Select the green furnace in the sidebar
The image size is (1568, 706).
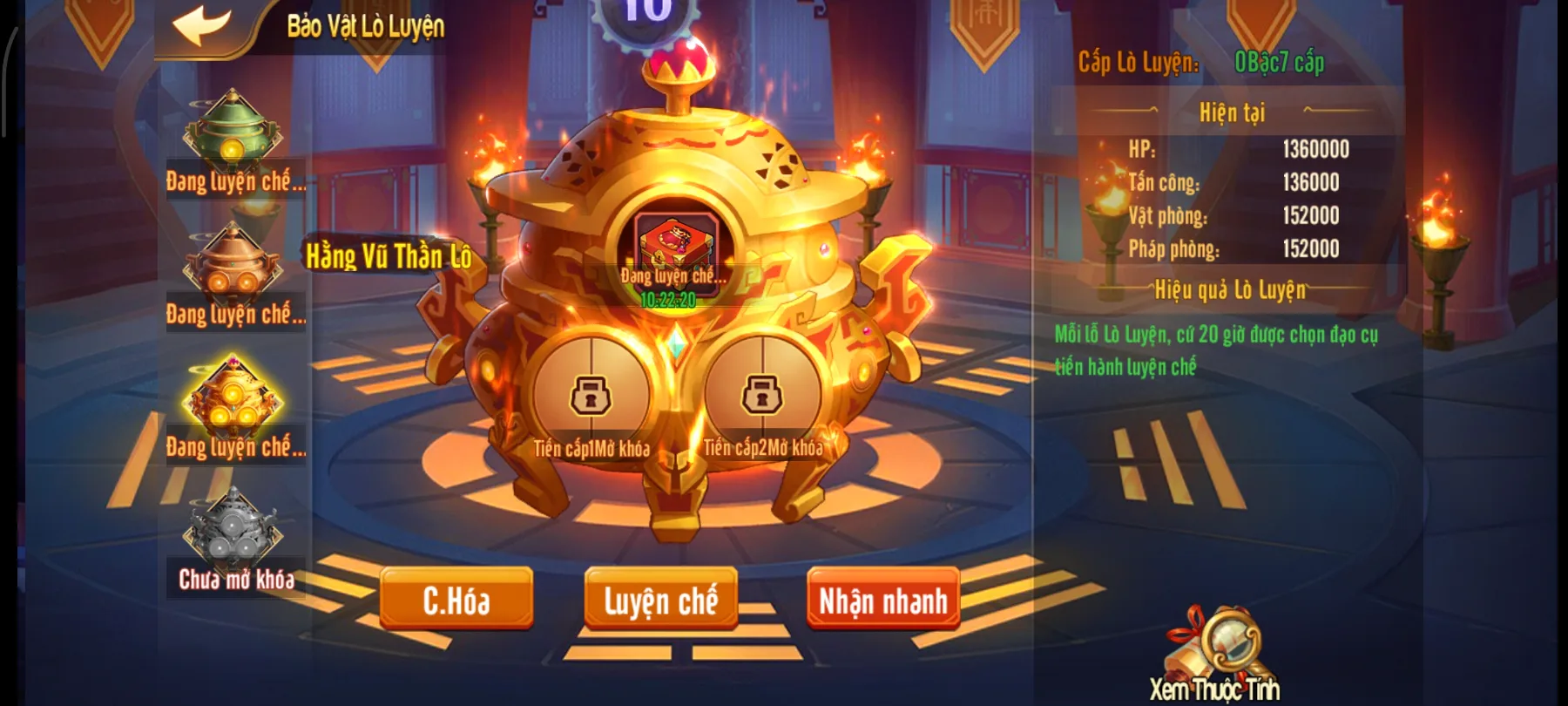[x=233, y=131]
